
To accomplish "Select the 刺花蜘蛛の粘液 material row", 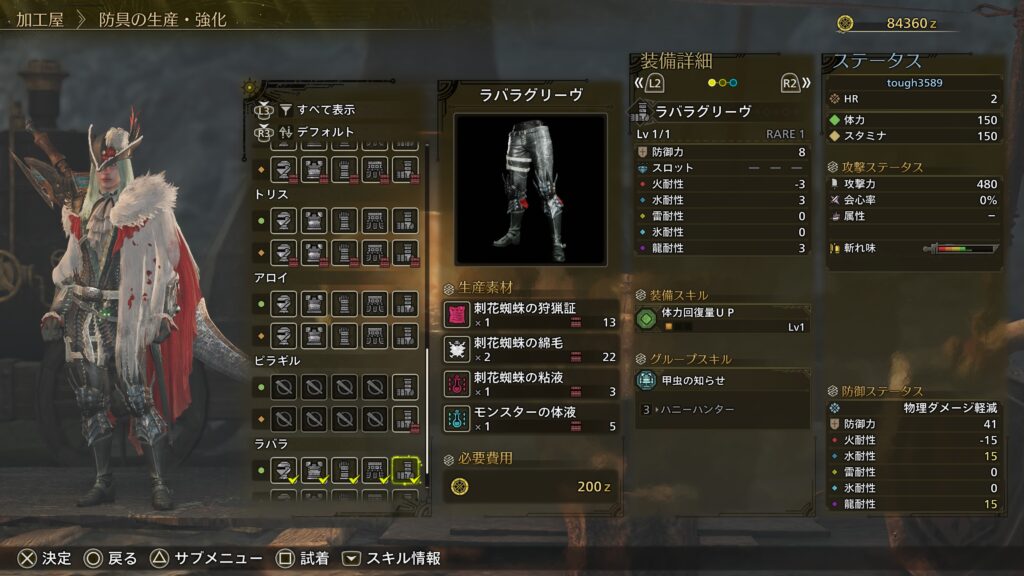I will (530, 384).
